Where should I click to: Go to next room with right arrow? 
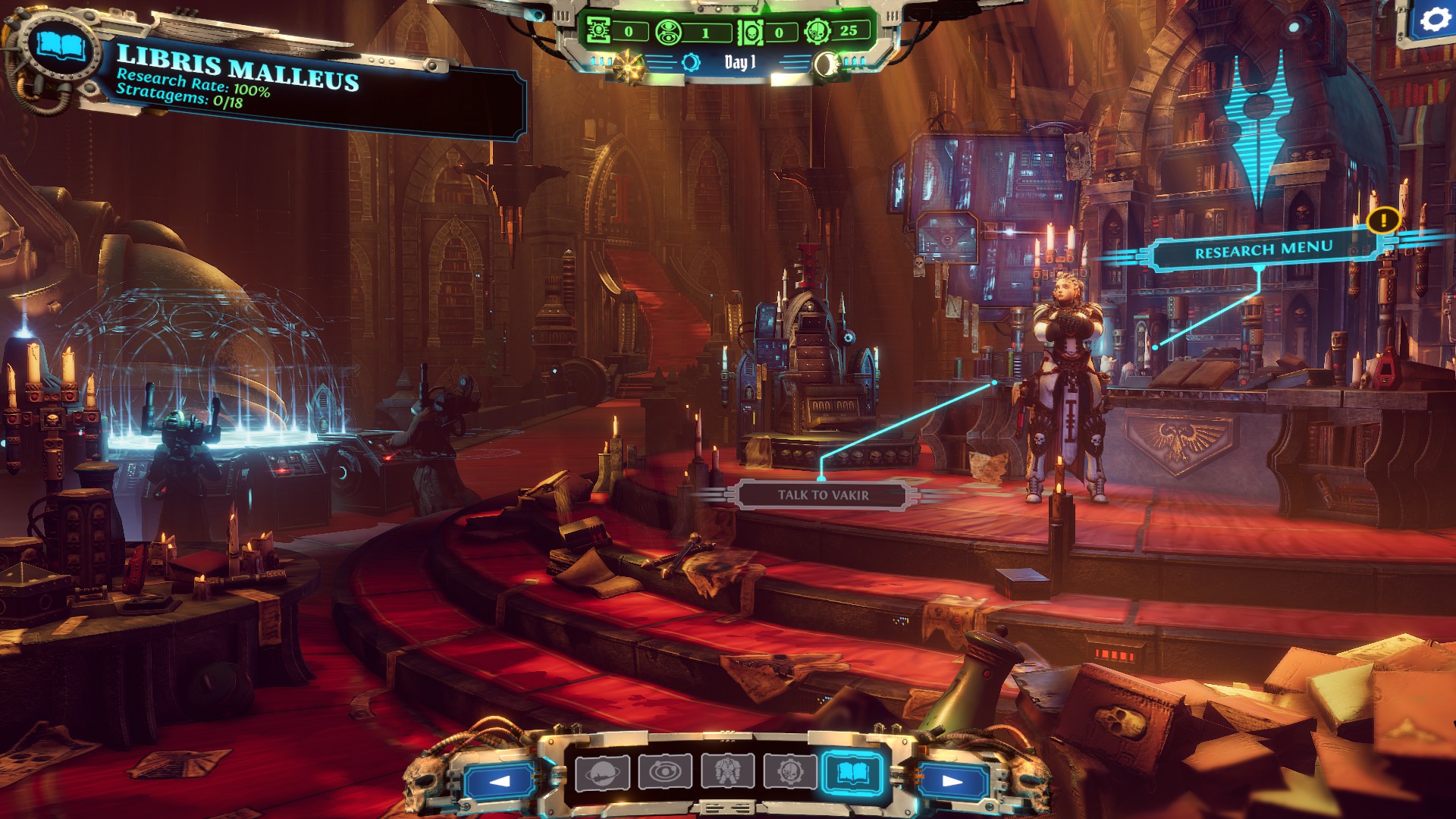click(x=952, y=781)
